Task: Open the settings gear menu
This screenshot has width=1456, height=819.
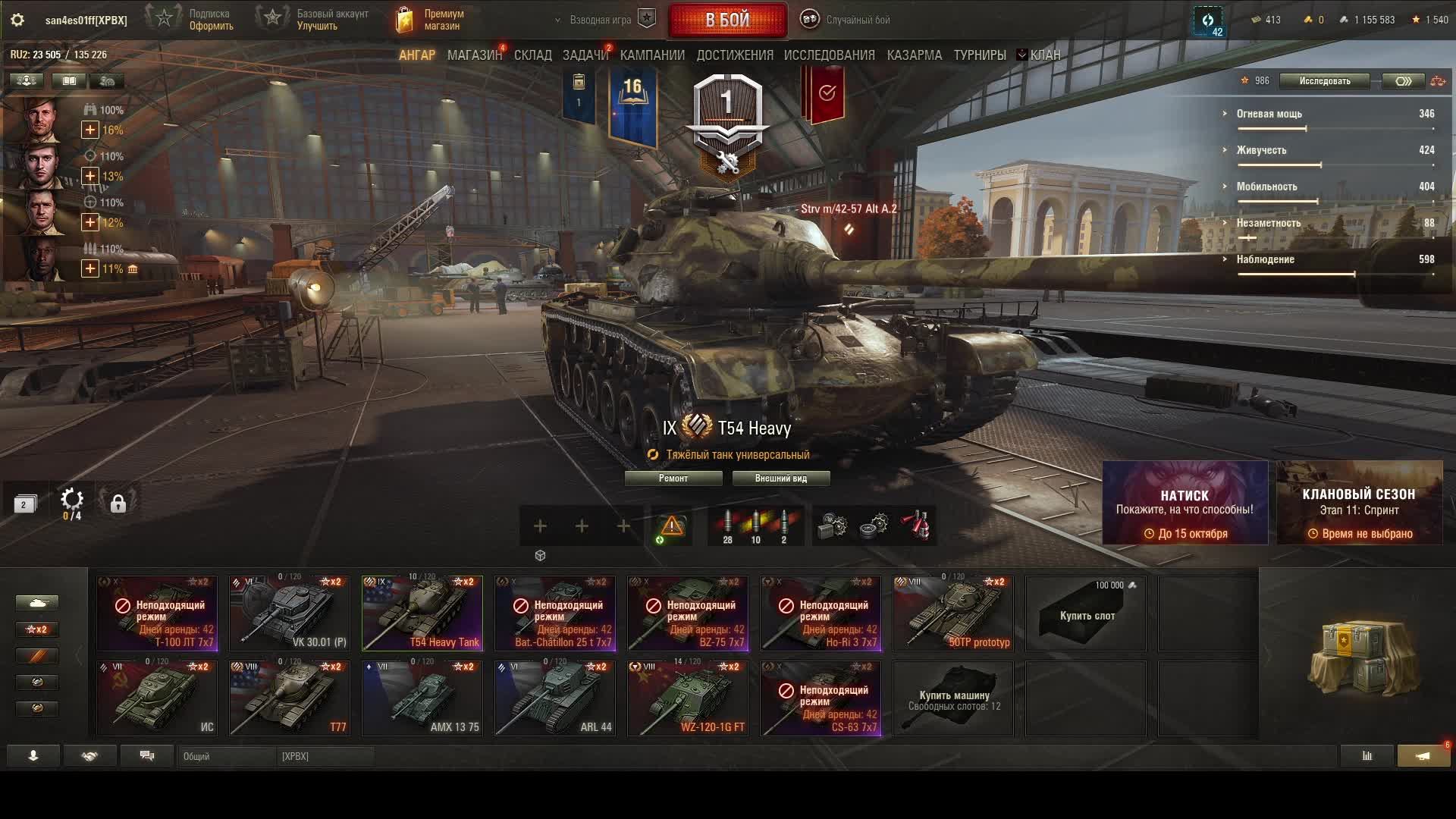Action: point(17,20)
